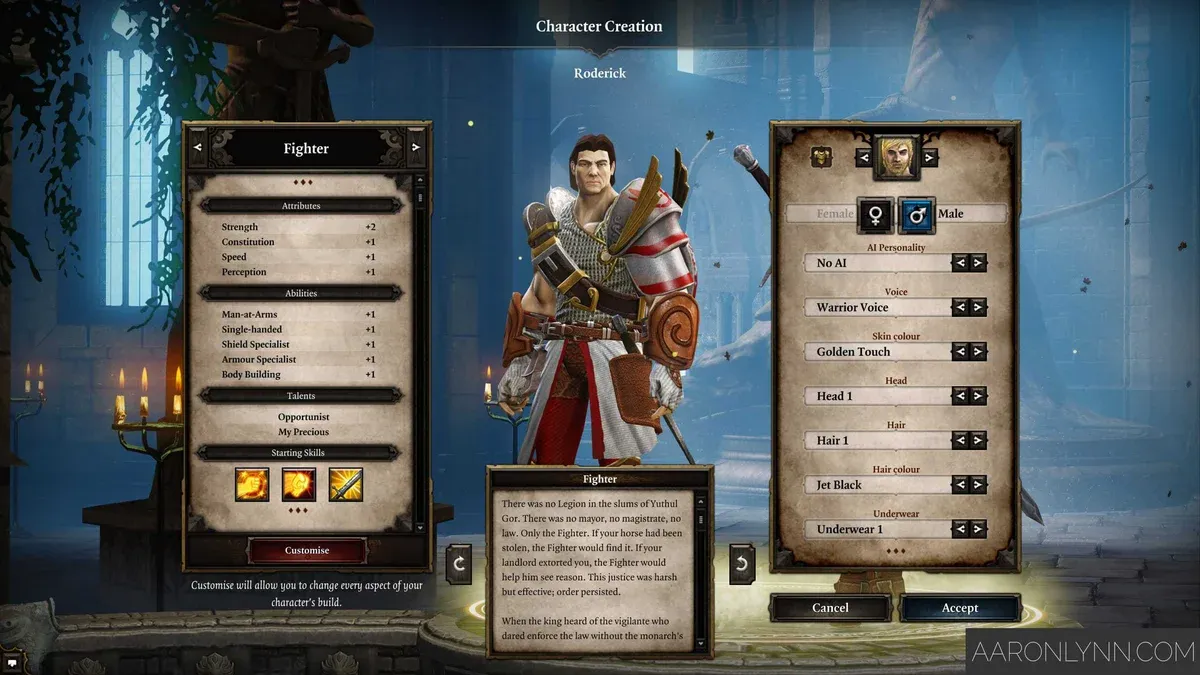Go to the previous class before Fighter
Viewport: 1200px width, 675px height.
click(x=197, y=148)
